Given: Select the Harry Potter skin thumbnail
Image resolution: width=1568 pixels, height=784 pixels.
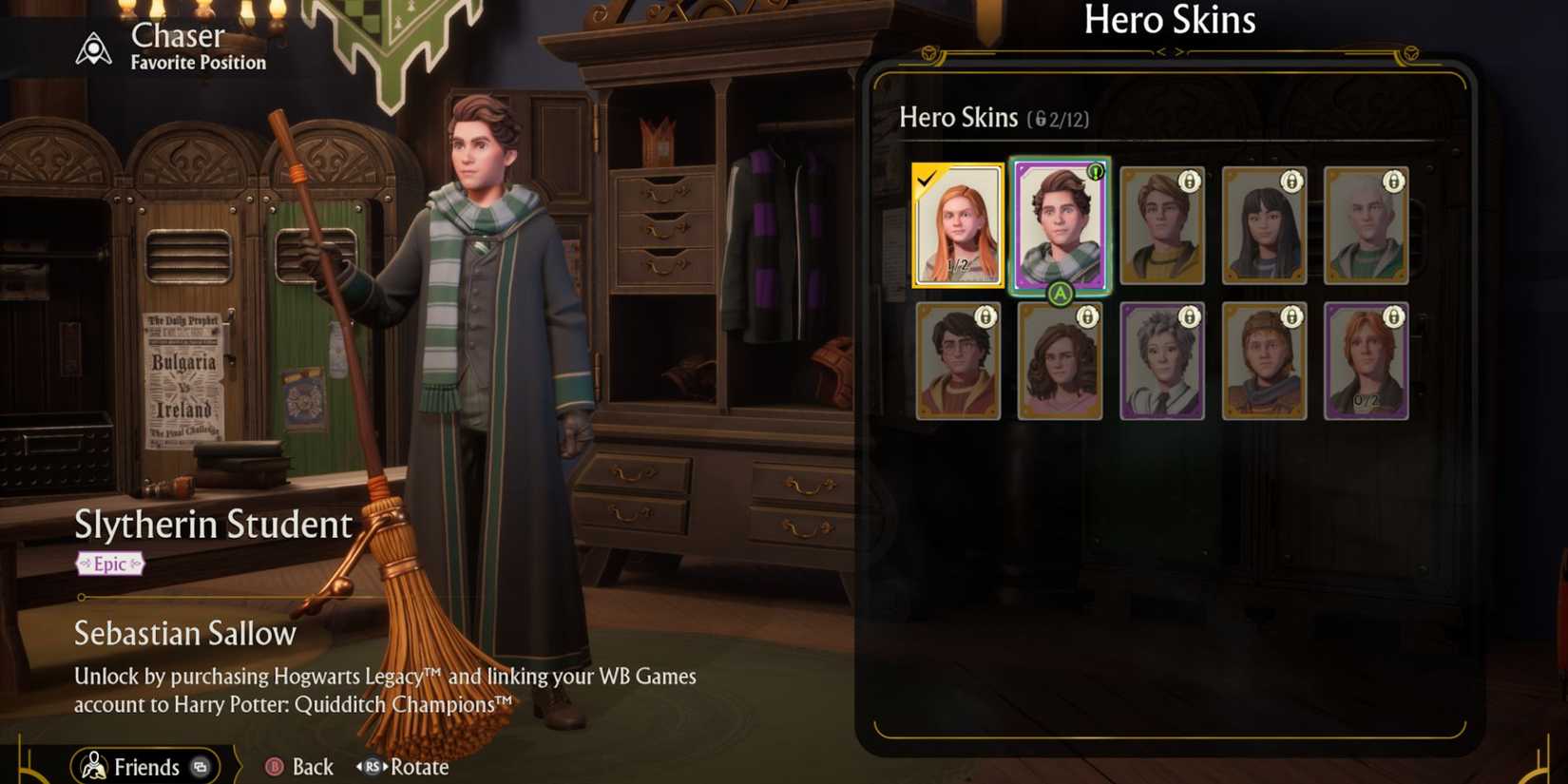Looking at the screenshot, I should tap(958, 362).
